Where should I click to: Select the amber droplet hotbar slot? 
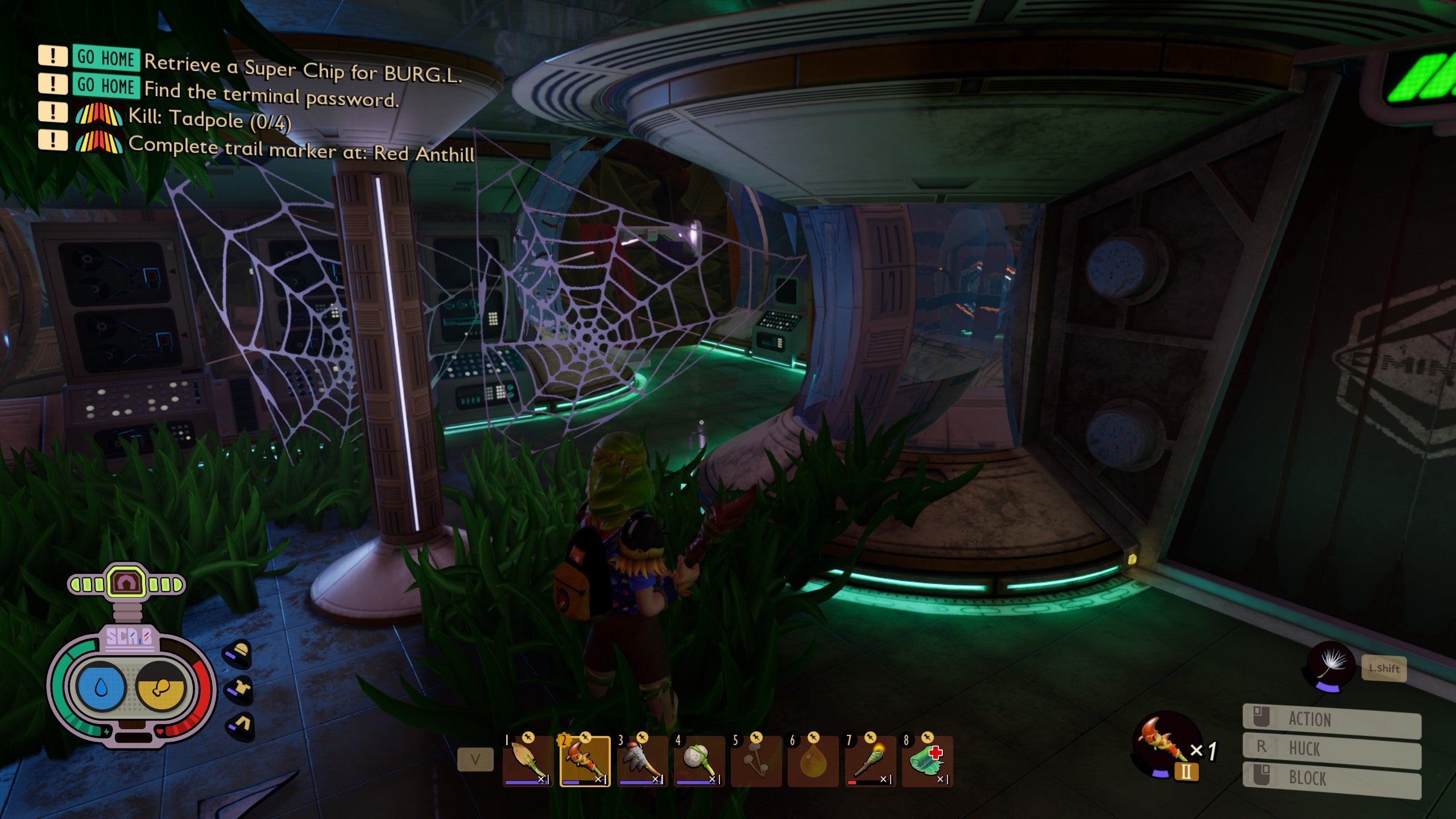coord(813,761)
